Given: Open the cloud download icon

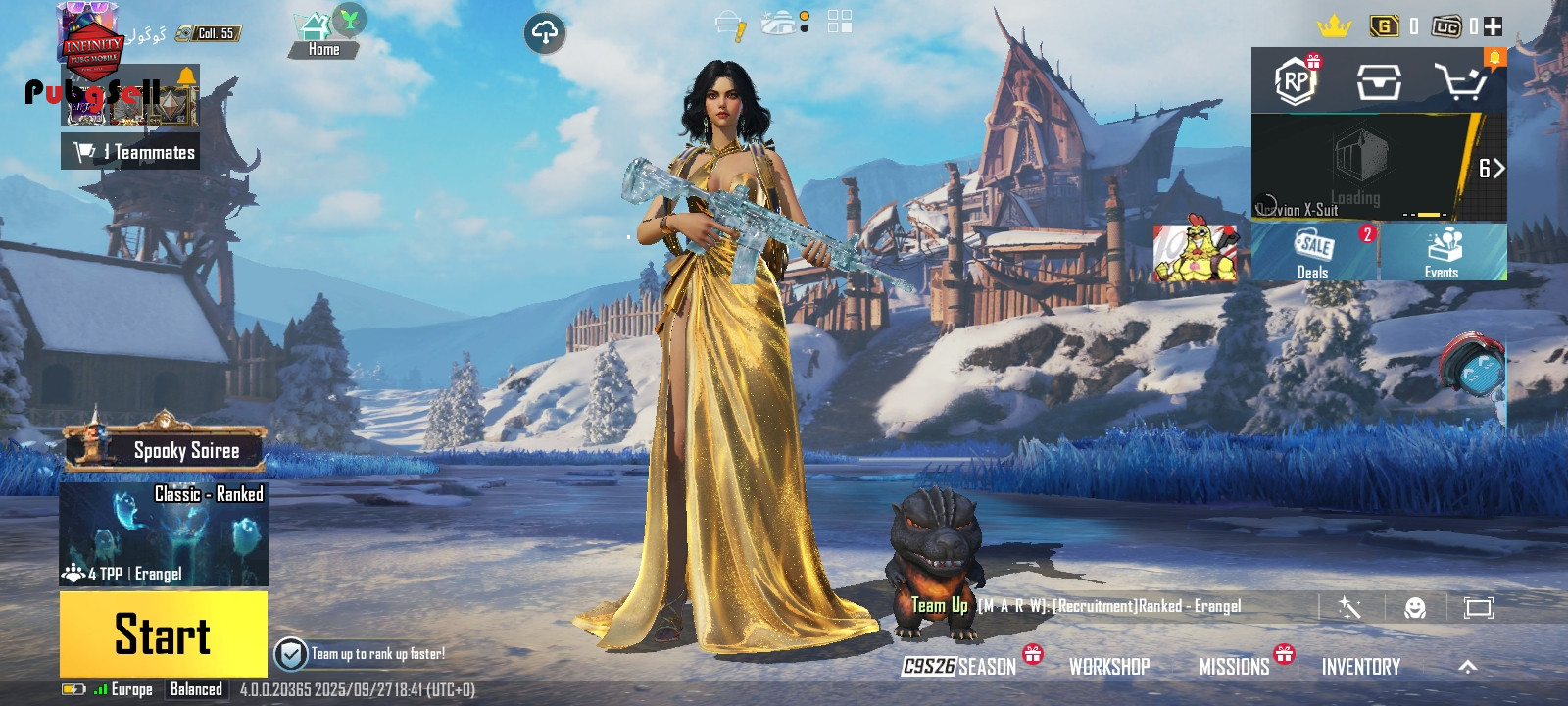Looking at the screenshot, I should pyautogui.click(x=545, y=33).
